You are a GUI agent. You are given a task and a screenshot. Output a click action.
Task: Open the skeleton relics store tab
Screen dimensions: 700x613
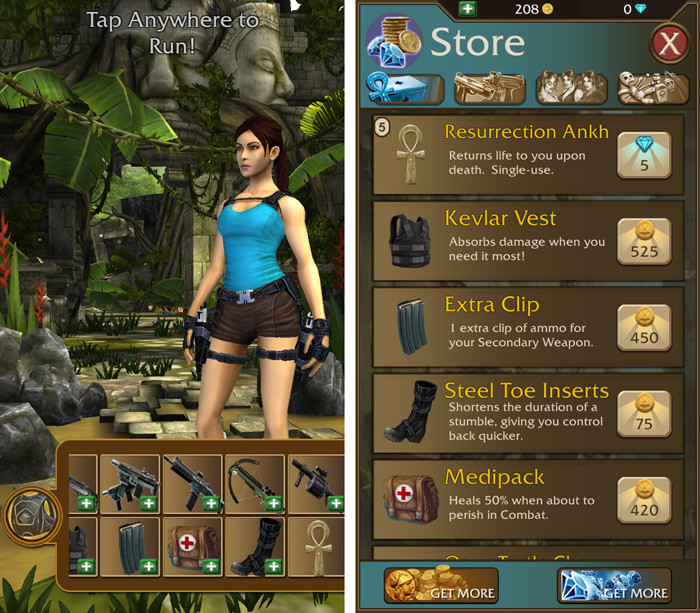tap(651, 88)
